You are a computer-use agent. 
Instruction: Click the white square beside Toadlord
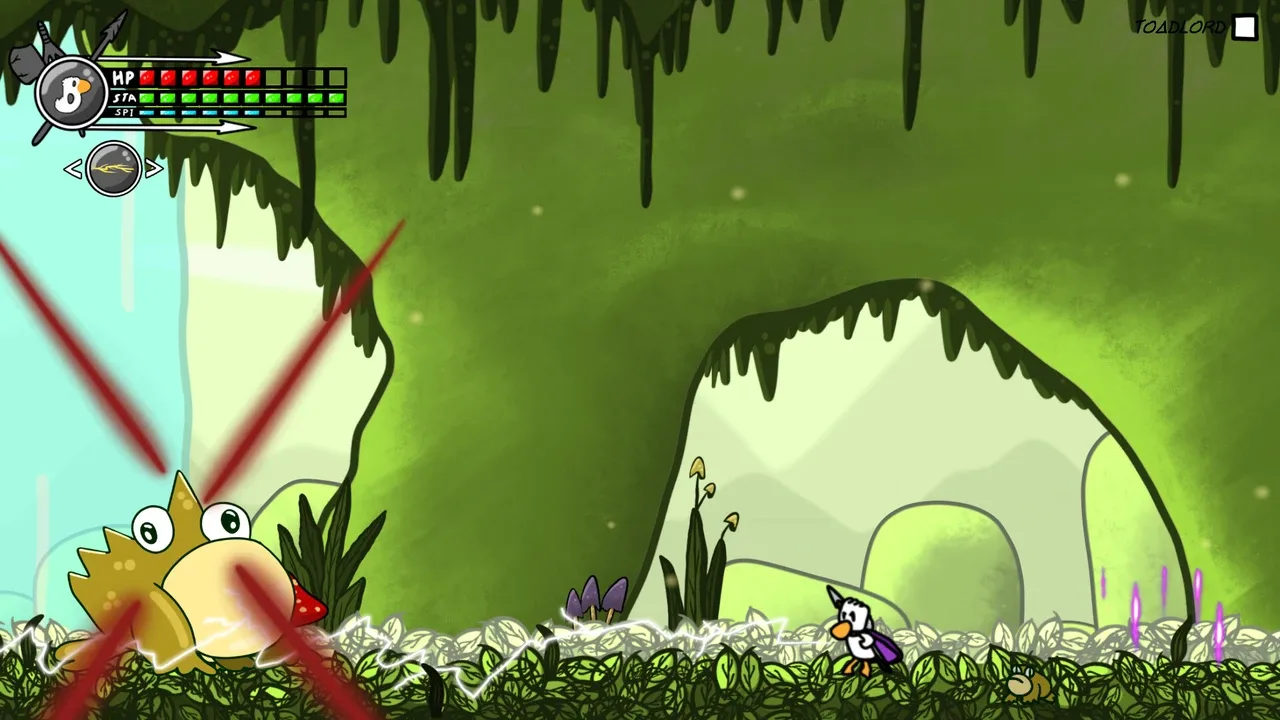coord(1244,28)
